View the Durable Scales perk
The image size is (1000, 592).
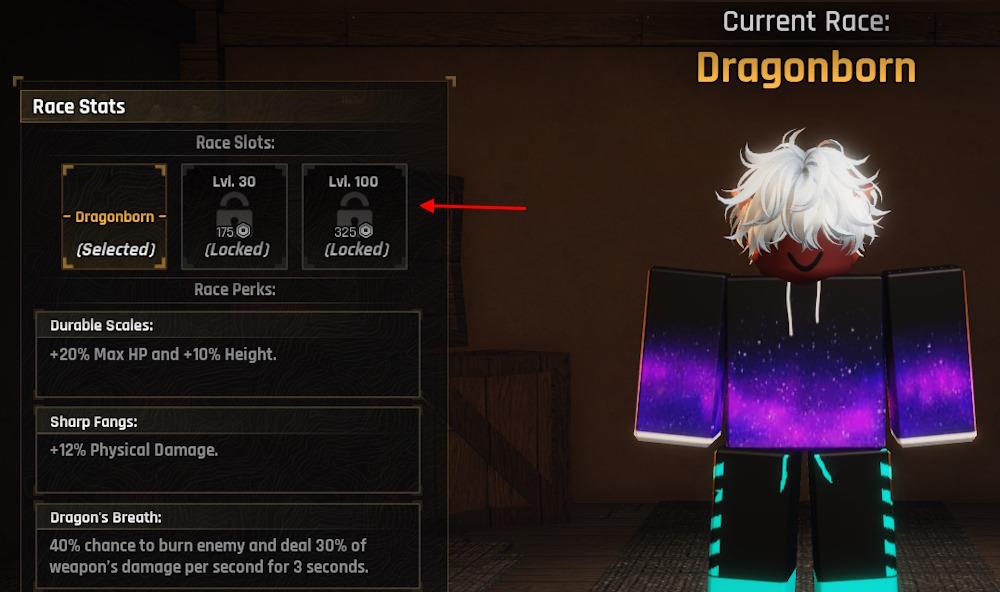coord(228,354)
